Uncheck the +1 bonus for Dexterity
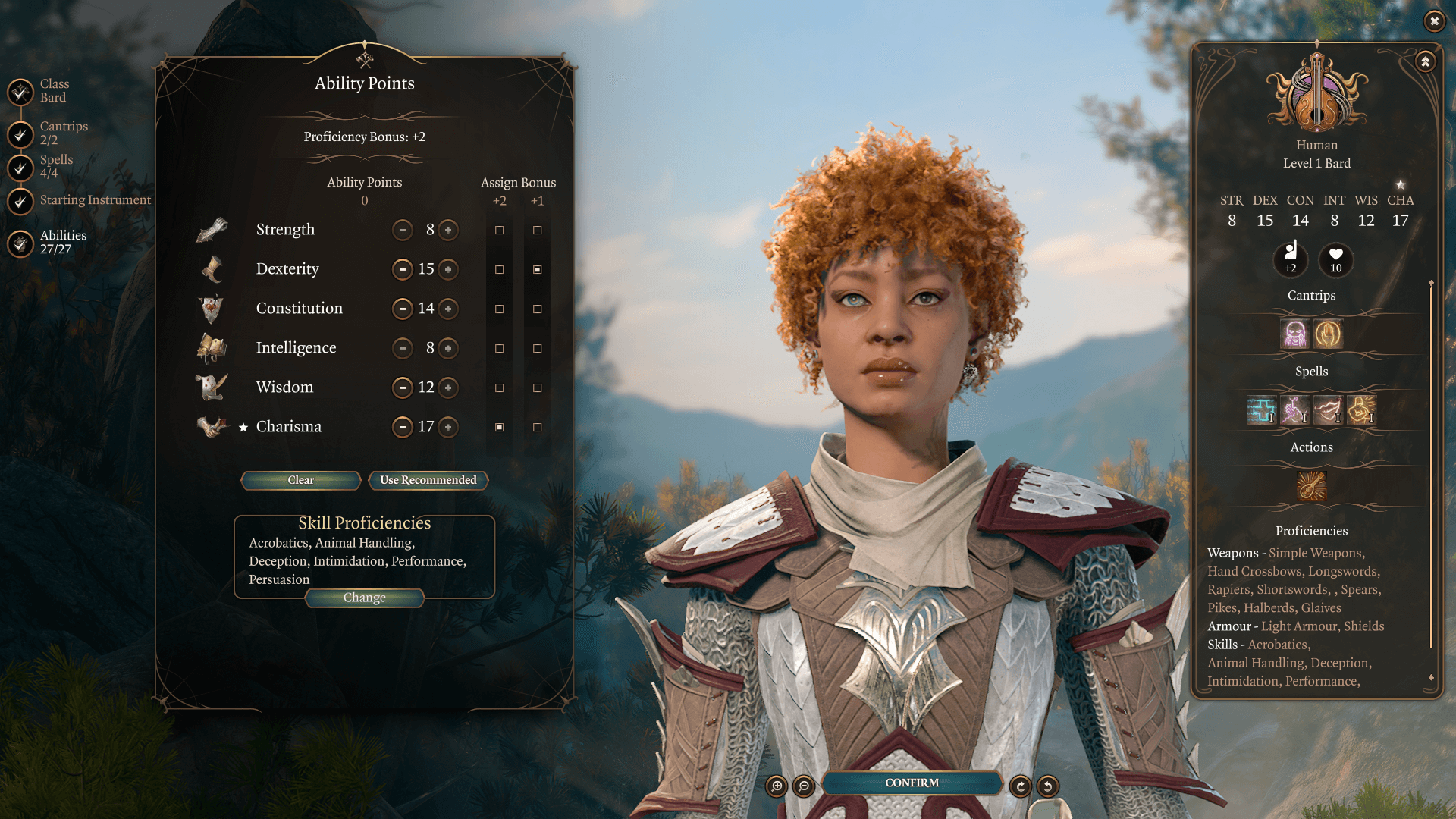Image resolution: width=1456 pixels, height=819 pixels. 538,269
